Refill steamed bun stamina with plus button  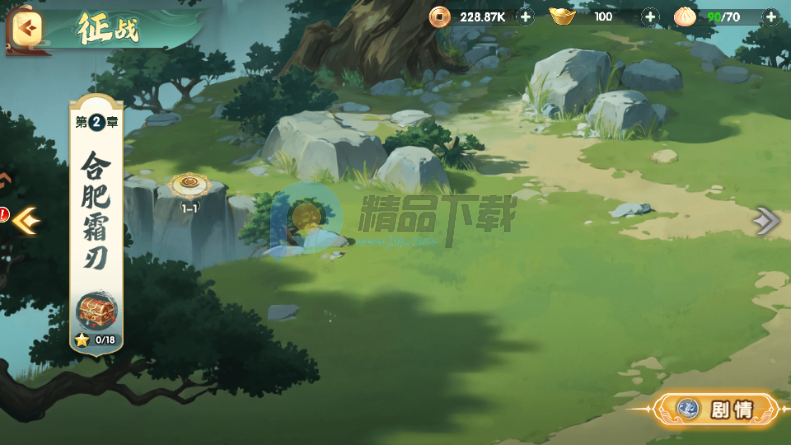tap(770, 17)
